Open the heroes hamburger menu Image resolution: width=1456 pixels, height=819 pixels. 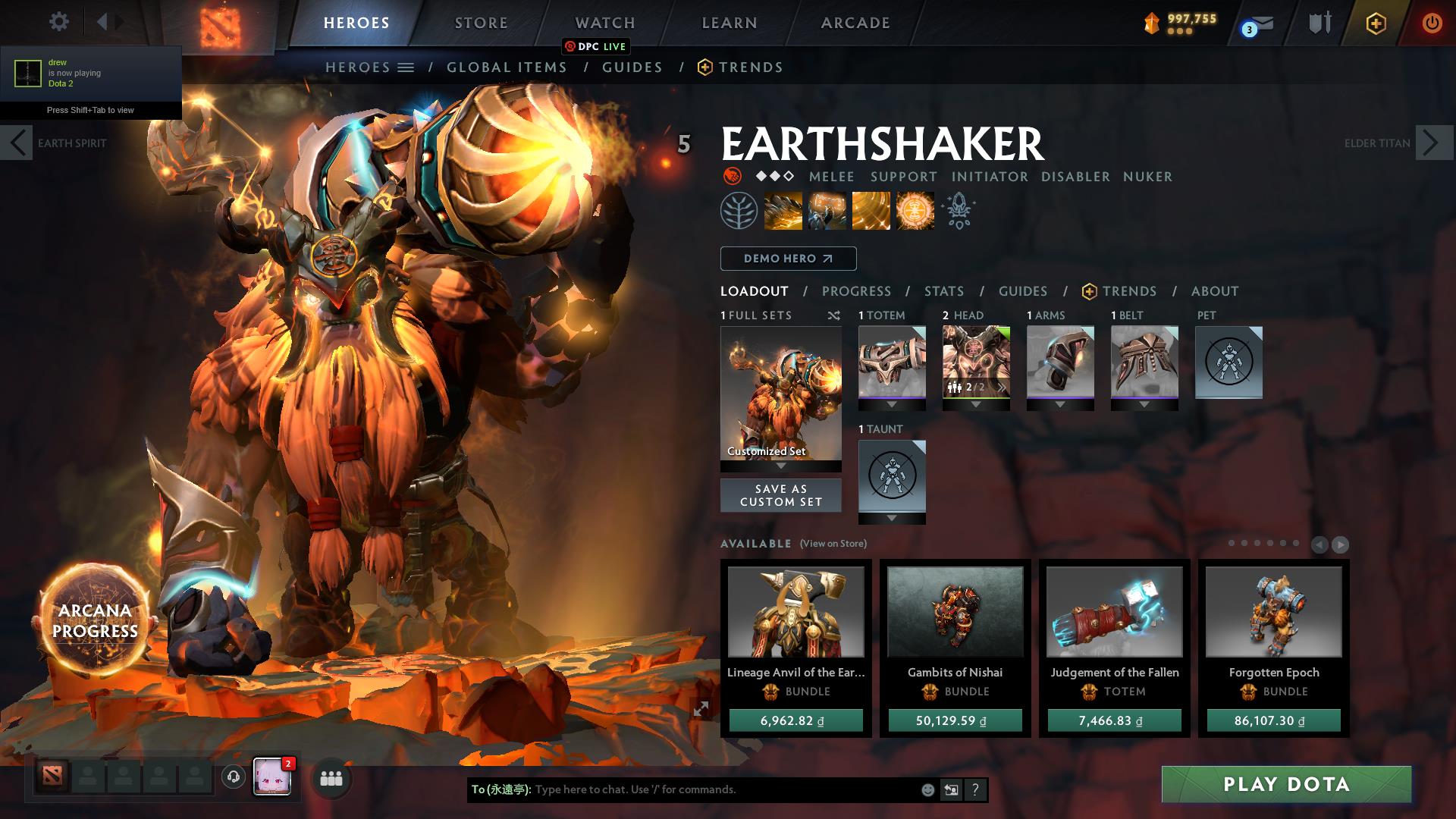click(x=407, y=67)
